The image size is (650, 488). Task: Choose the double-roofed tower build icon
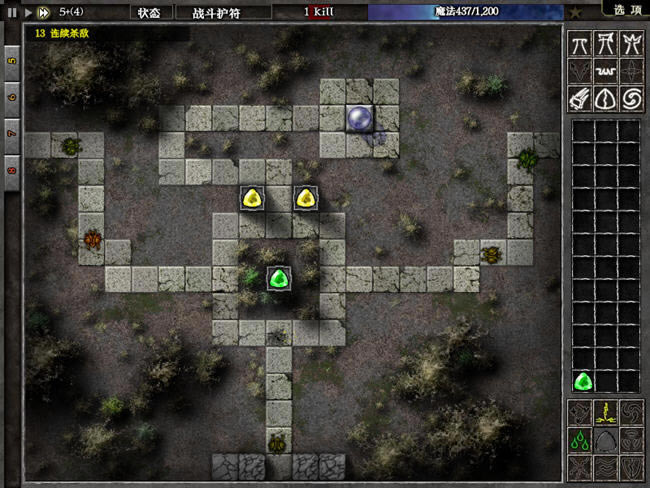[606, 43]
